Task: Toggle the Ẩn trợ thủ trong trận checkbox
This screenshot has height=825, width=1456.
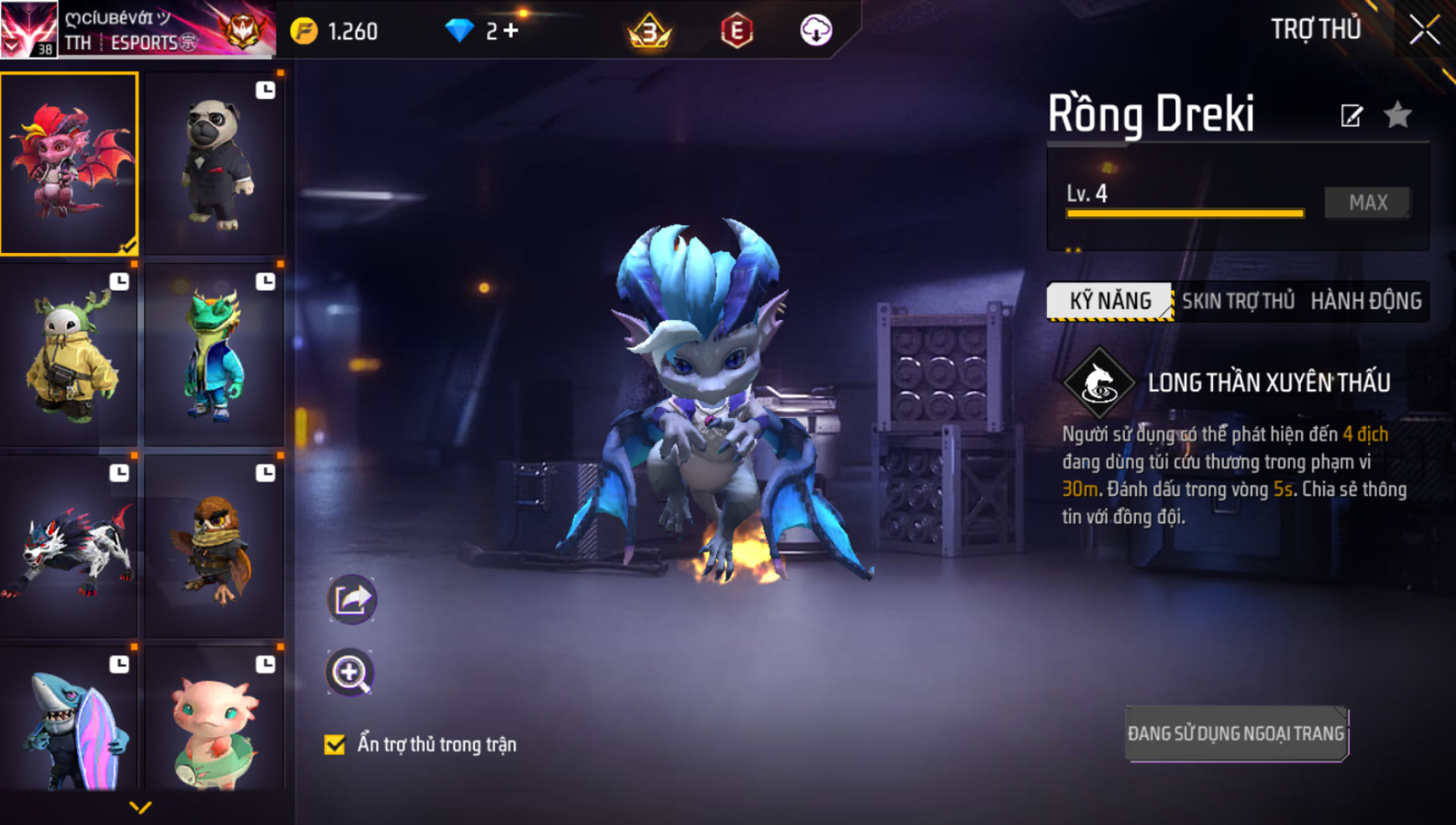Action: 335,744
